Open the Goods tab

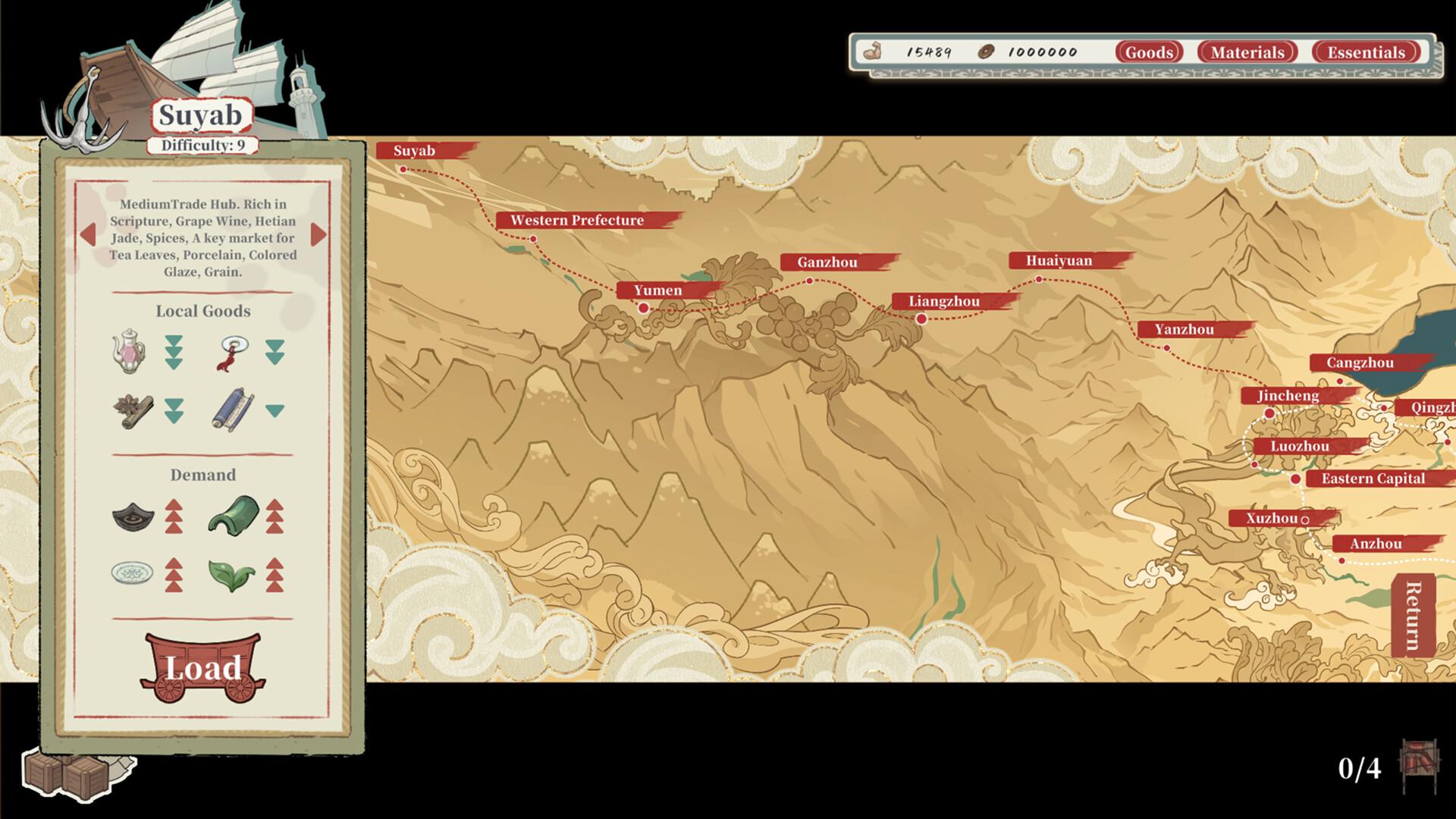tap(1149, 52)
